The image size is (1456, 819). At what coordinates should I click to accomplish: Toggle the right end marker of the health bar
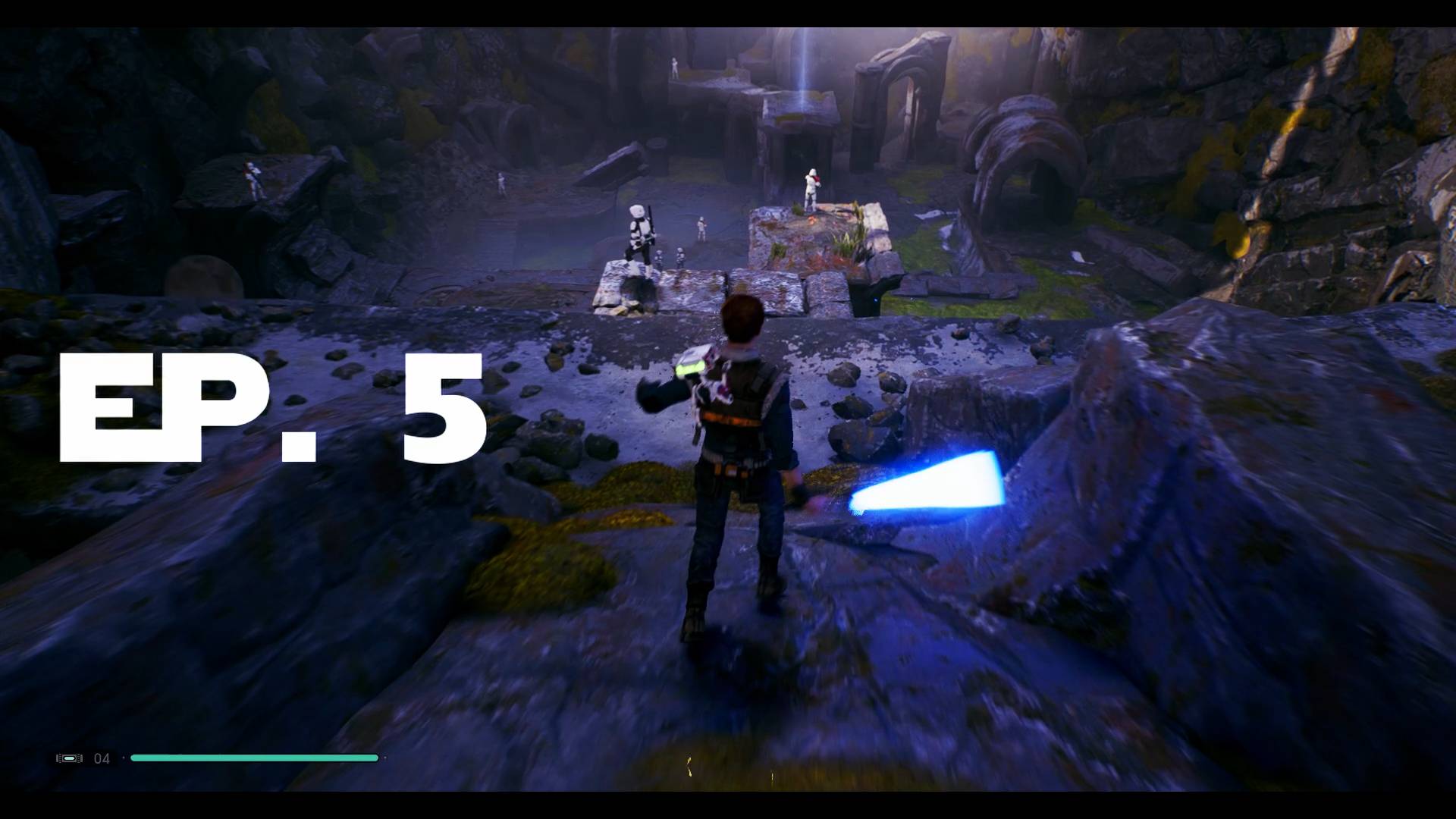tap(386, 758)
